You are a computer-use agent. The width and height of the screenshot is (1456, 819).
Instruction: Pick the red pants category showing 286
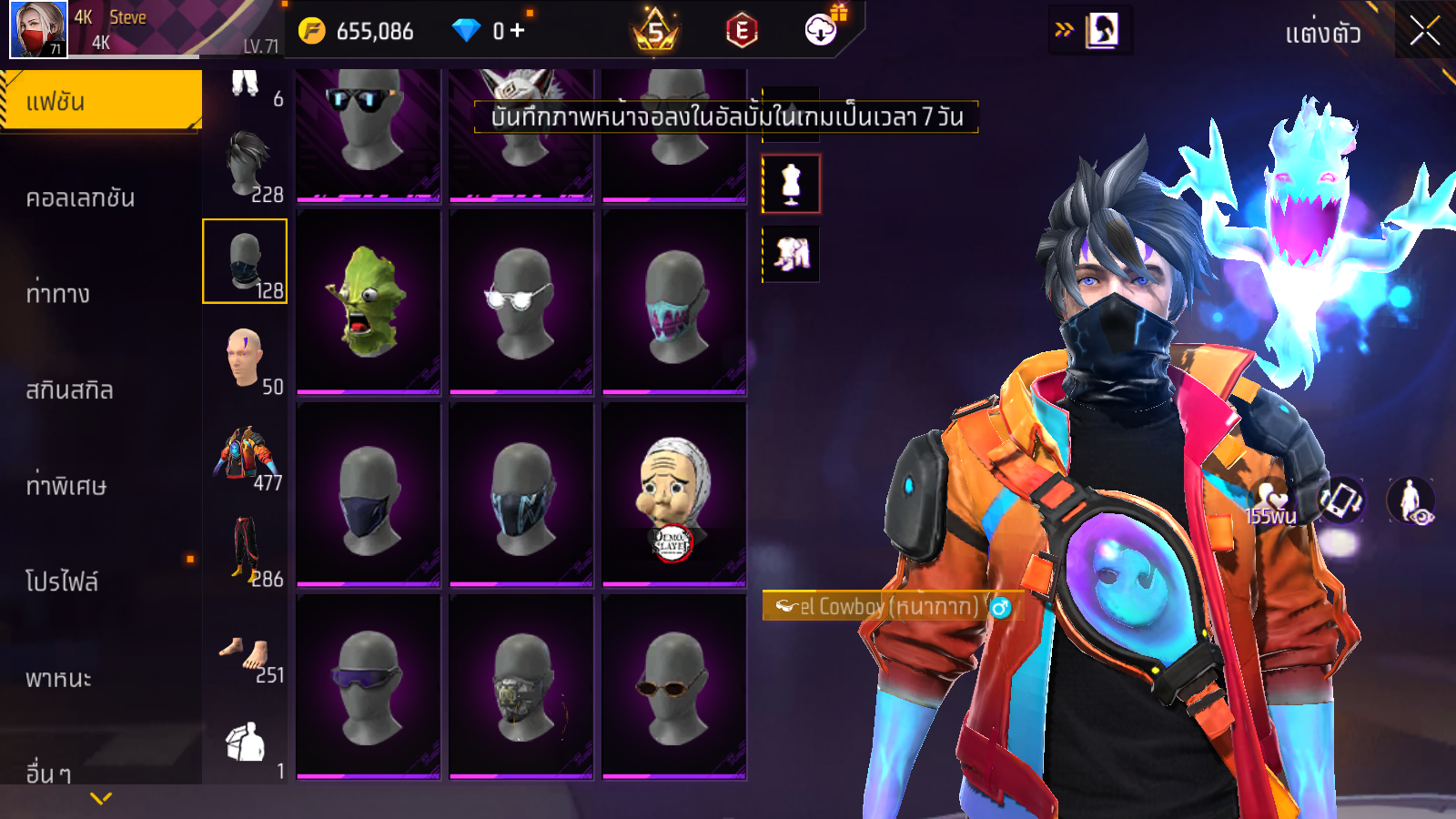tap(246, 551)
